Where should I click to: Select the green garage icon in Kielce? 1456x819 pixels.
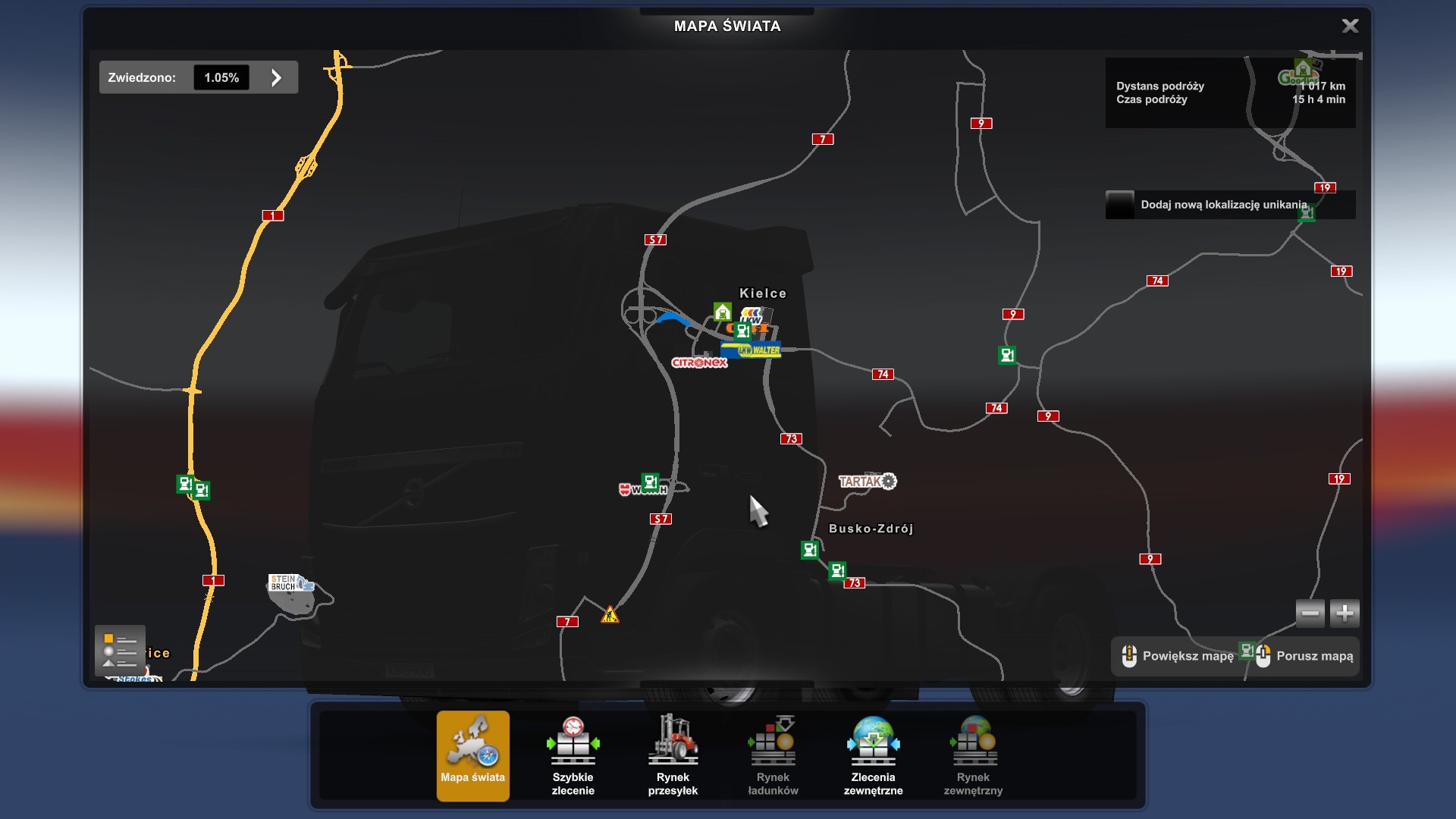click(722, 312)
